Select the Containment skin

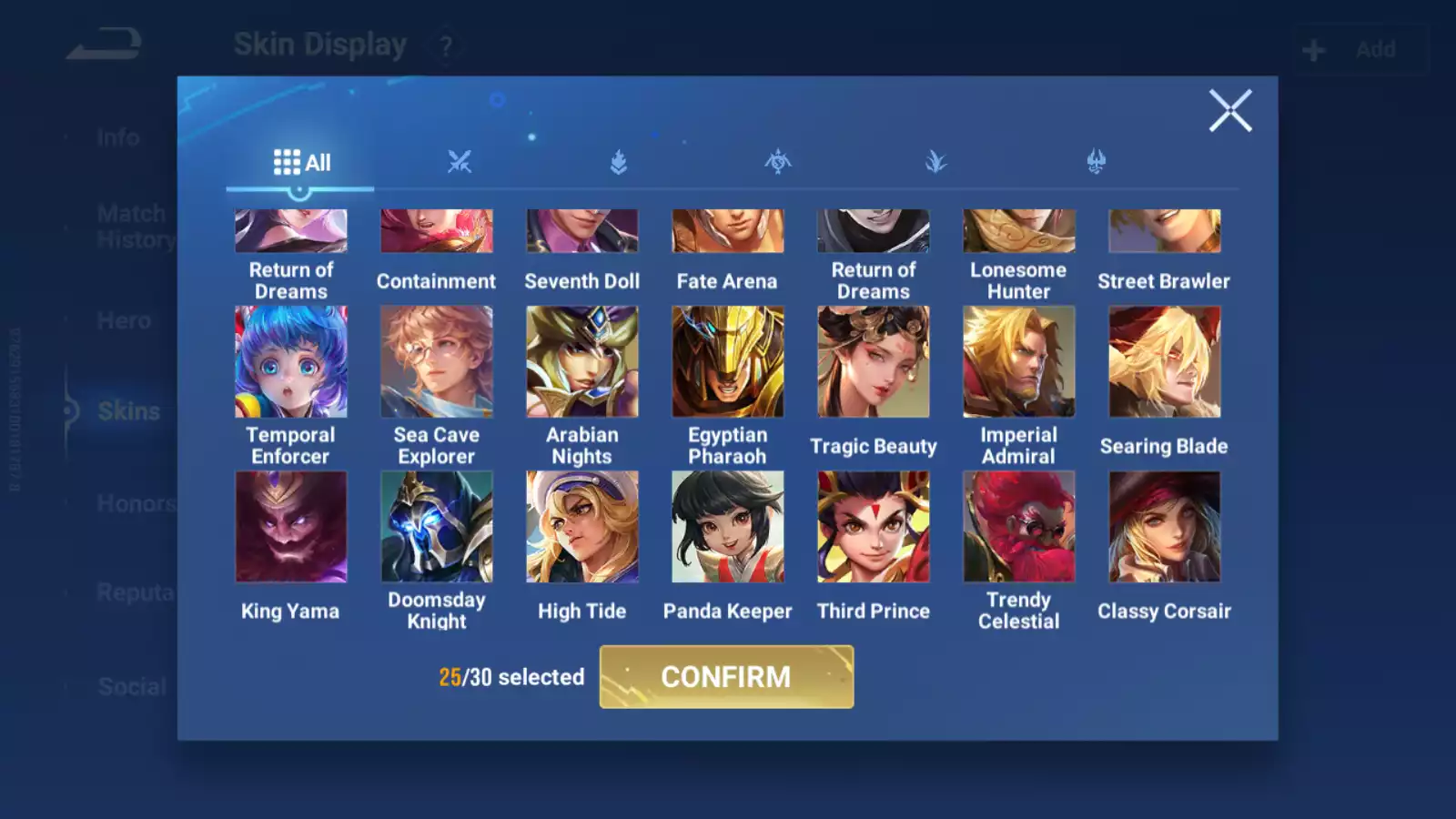click(437, 233)
